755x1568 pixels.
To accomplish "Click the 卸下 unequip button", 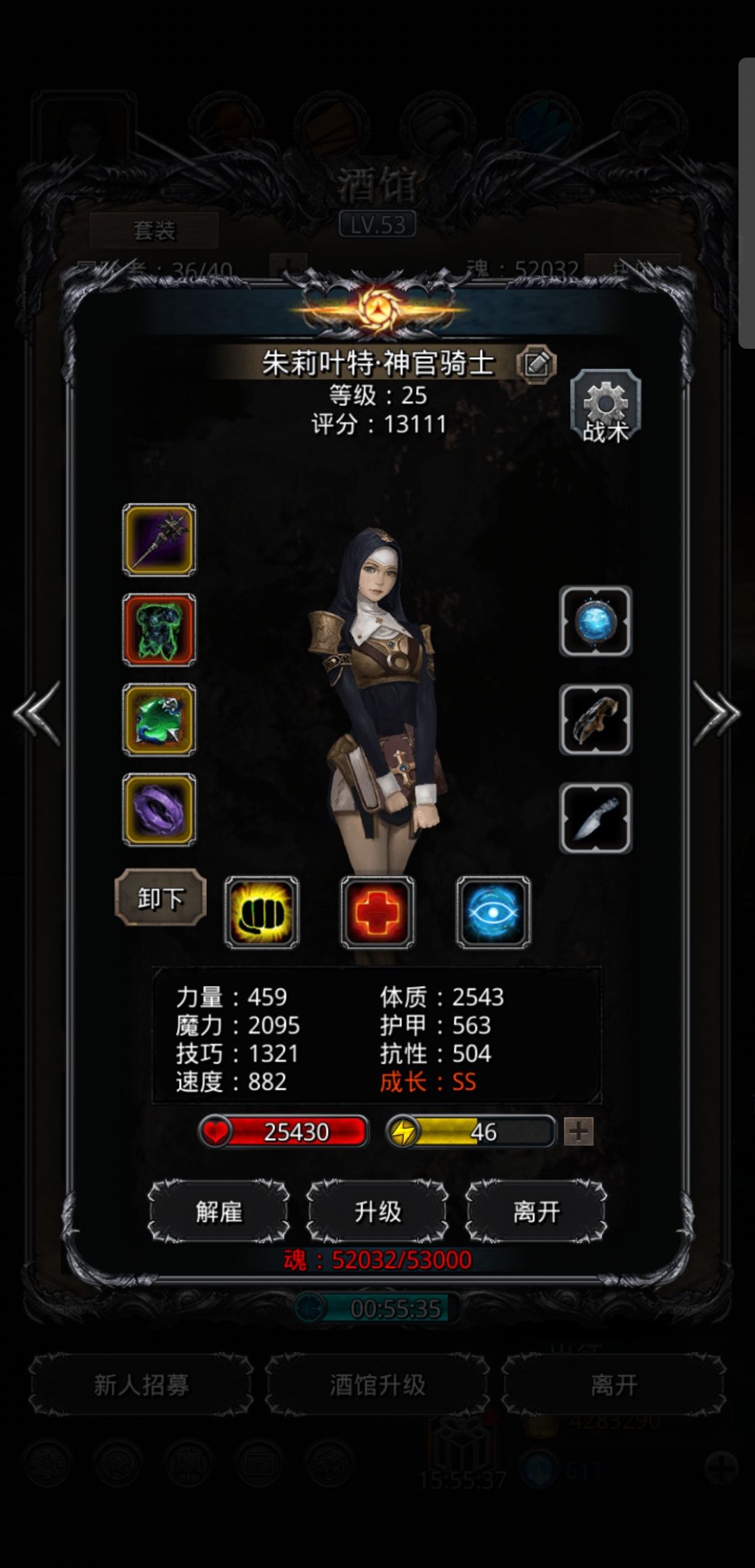I will click(x=161, y=898).
